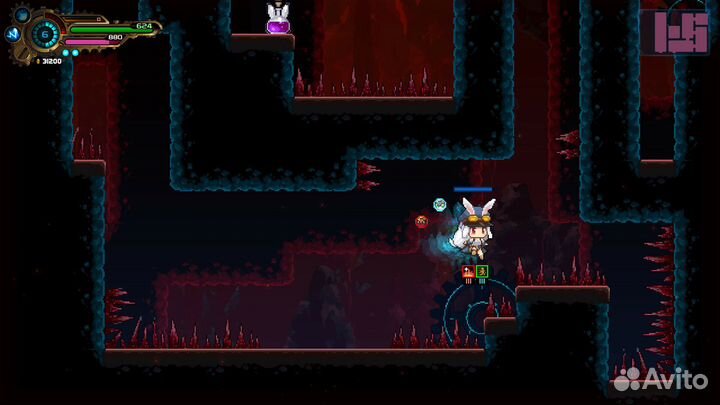
Task: Click the red buff icon under the character
Action: (x=467, y=271)
